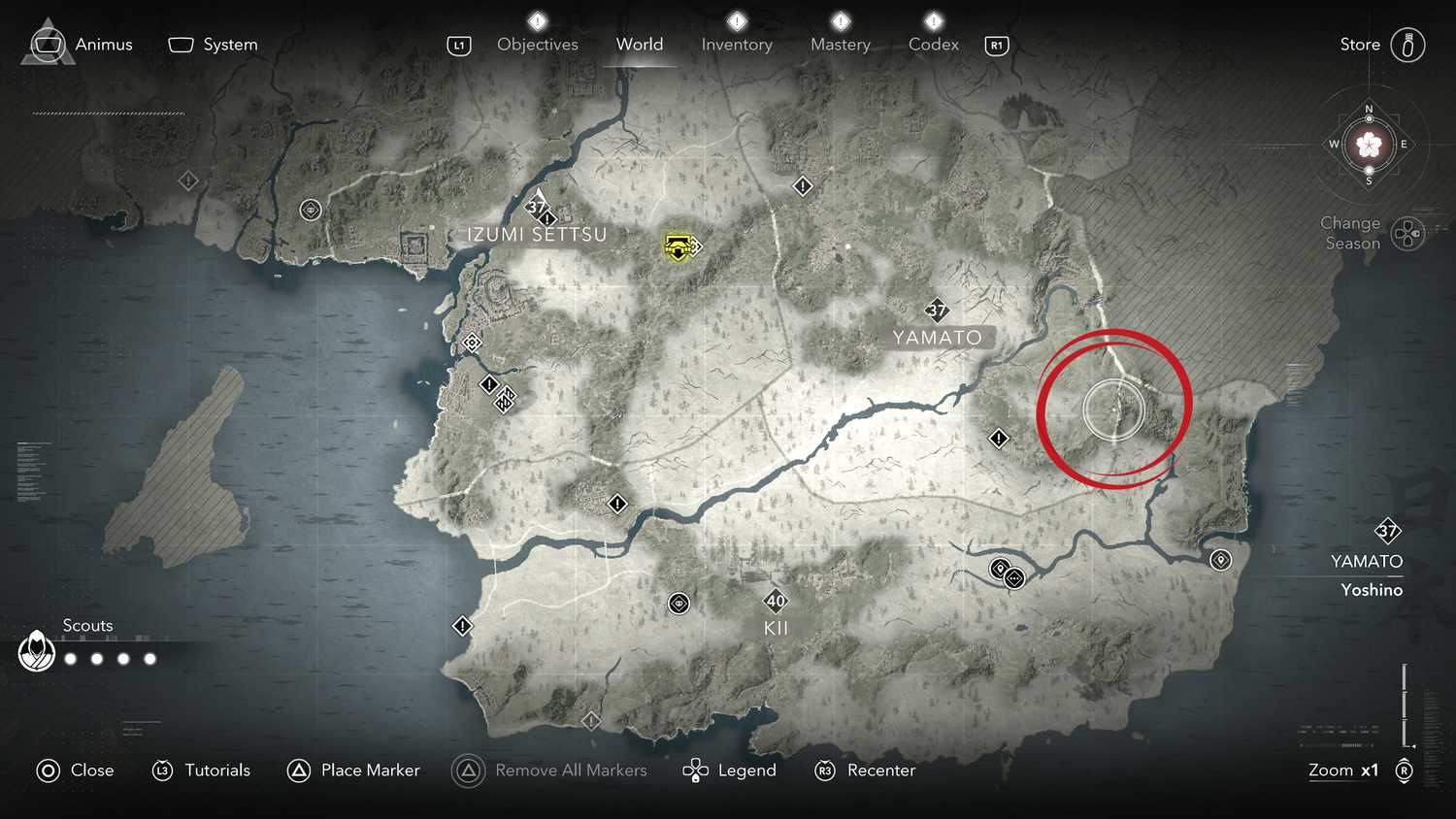
Task: Recenter the map view
Action: point(864,770)
